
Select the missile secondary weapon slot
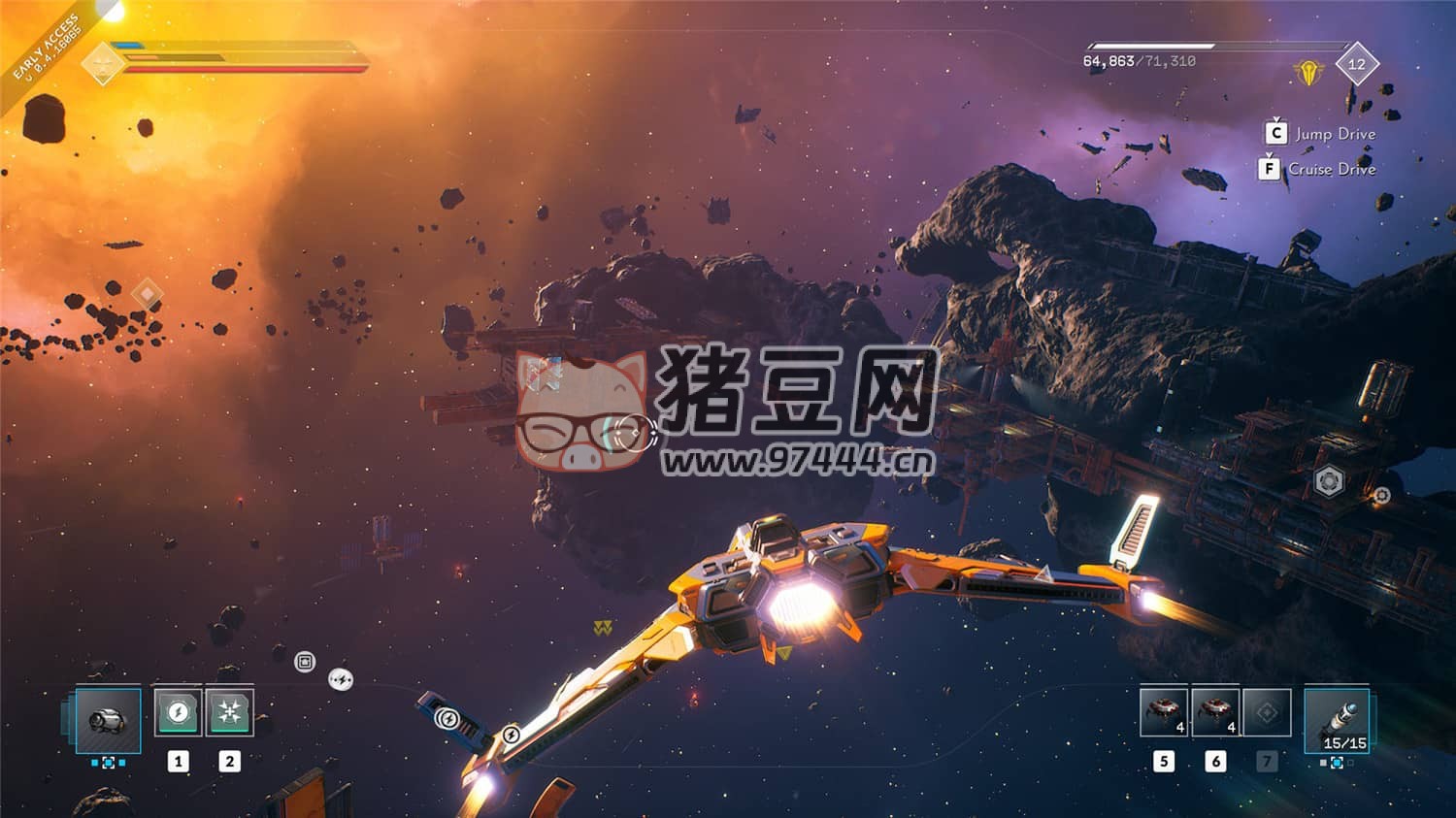coord(1337,719)
